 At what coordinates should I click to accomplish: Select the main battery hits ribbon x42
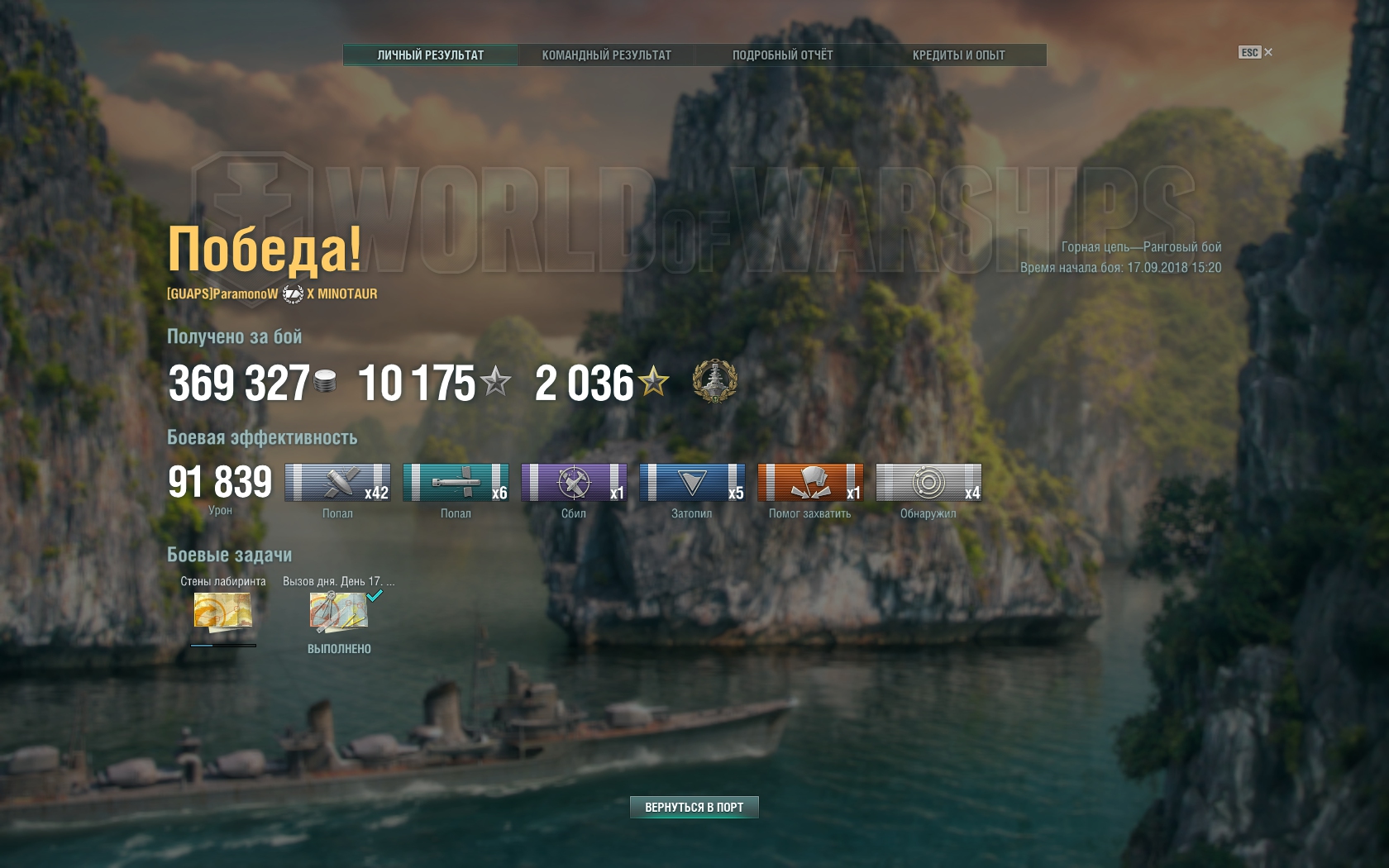pos(337,483)
